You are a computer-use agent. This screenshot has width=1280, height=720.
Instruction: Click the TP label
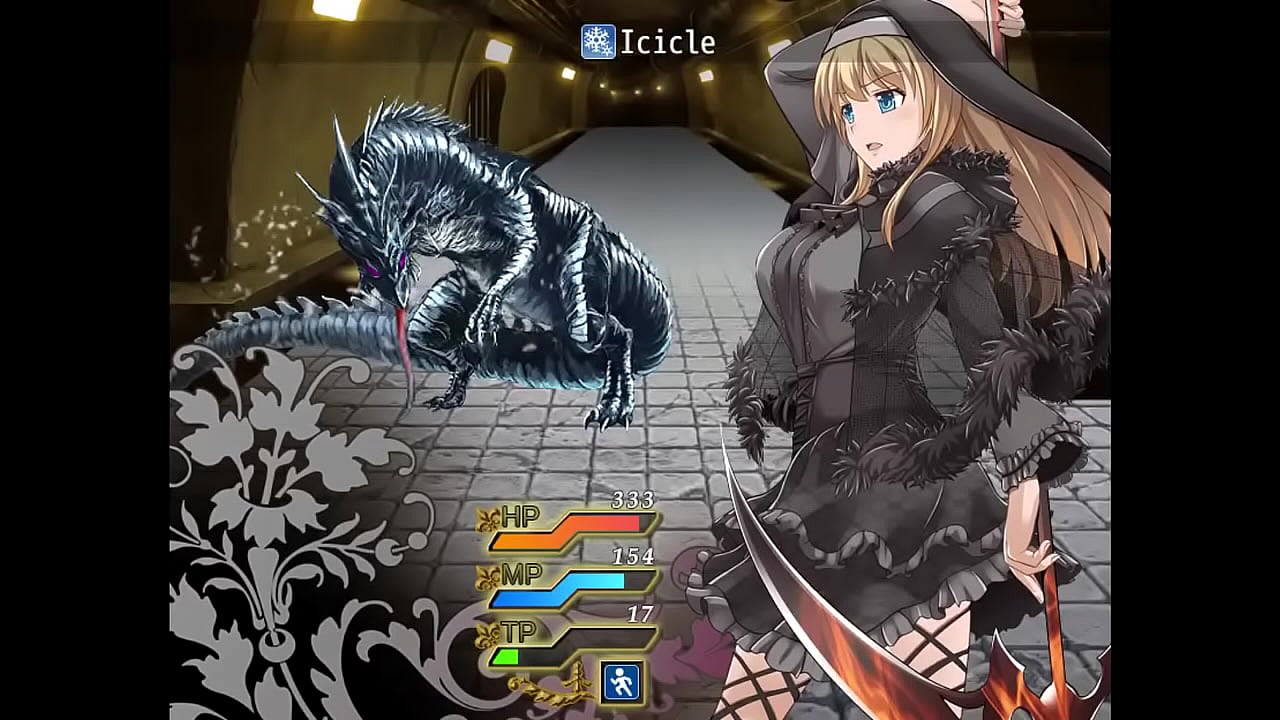(x=518, y=630)
